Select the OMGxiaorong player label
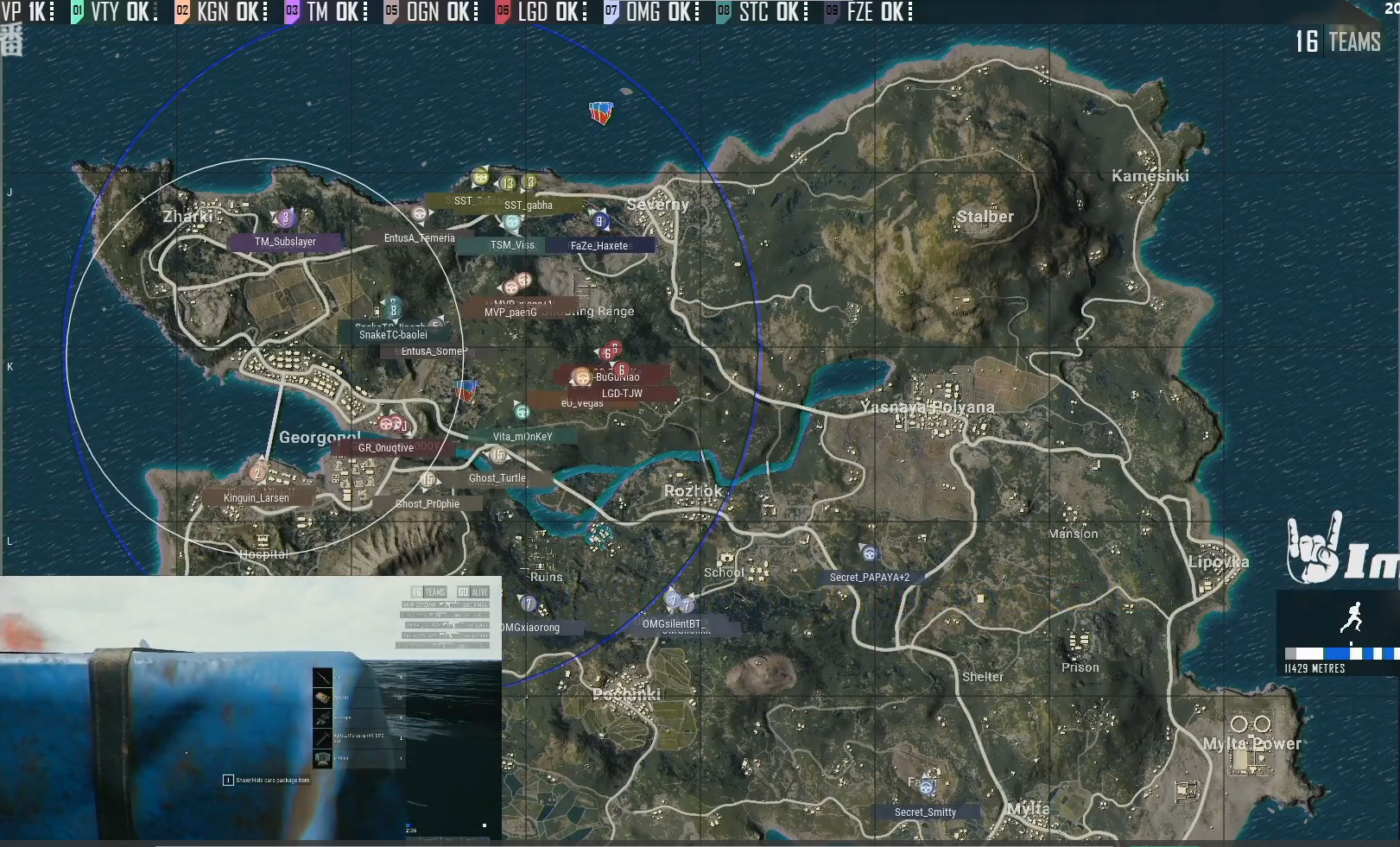Screen dimensions: 1400x847 [530, 628]
